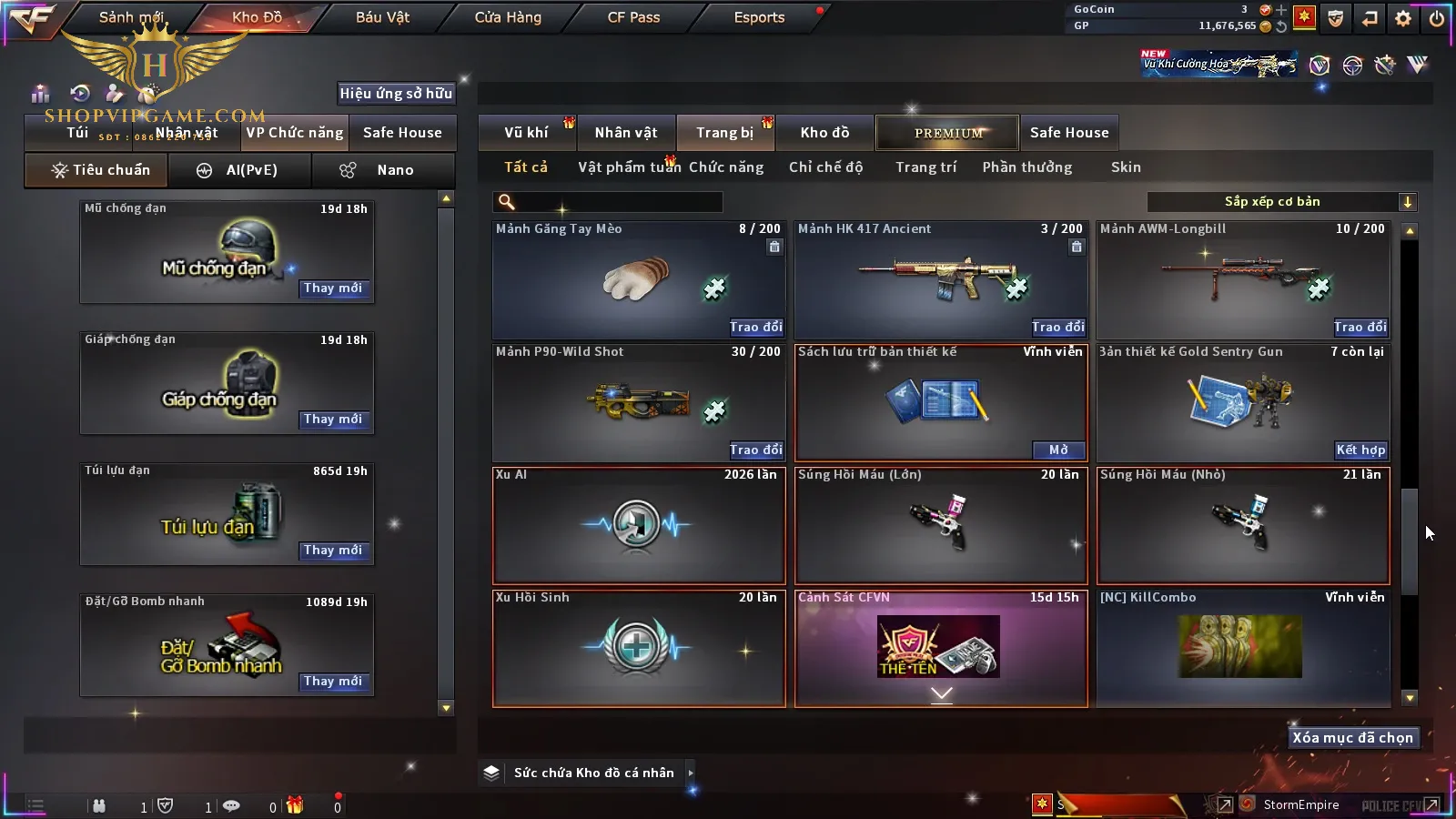Switch to the Vũ khí tab
This screenshot has height=819, width=1456.
[x=526, y=133]
